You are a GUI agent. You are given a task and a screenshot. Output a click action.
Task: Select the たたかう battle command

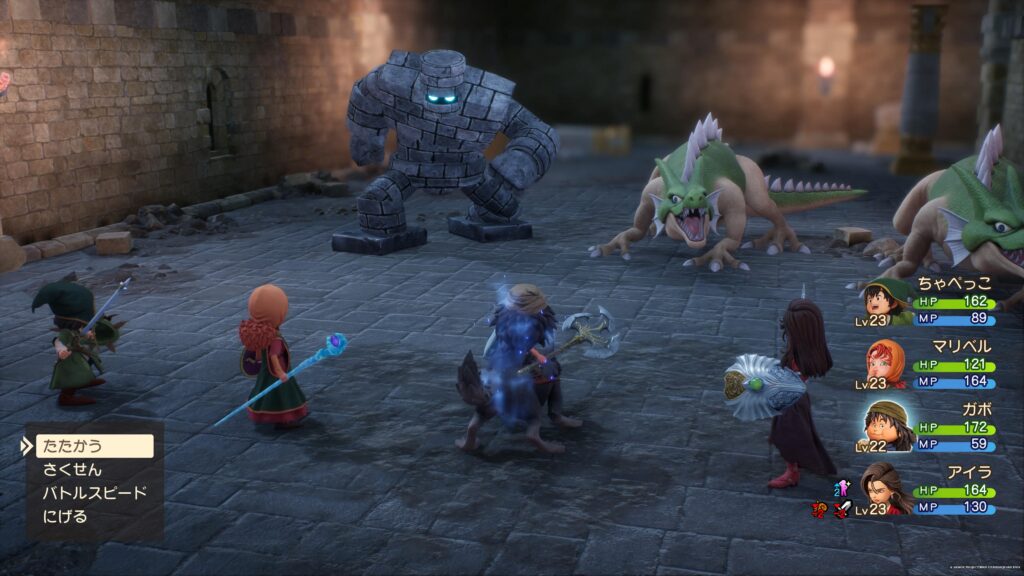click(92, 446)
